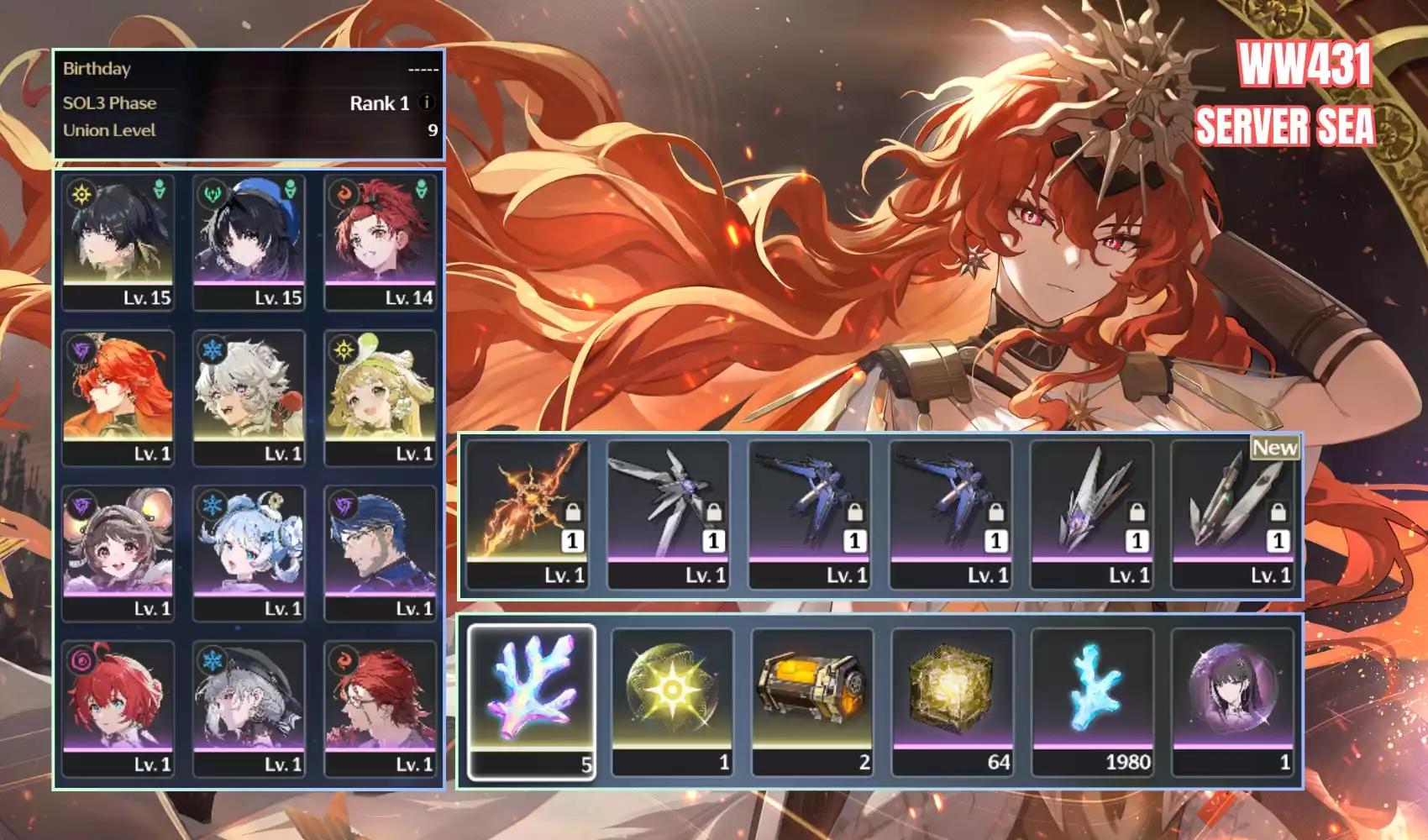Select the blue coral item showing 1980

point(1093,701)
